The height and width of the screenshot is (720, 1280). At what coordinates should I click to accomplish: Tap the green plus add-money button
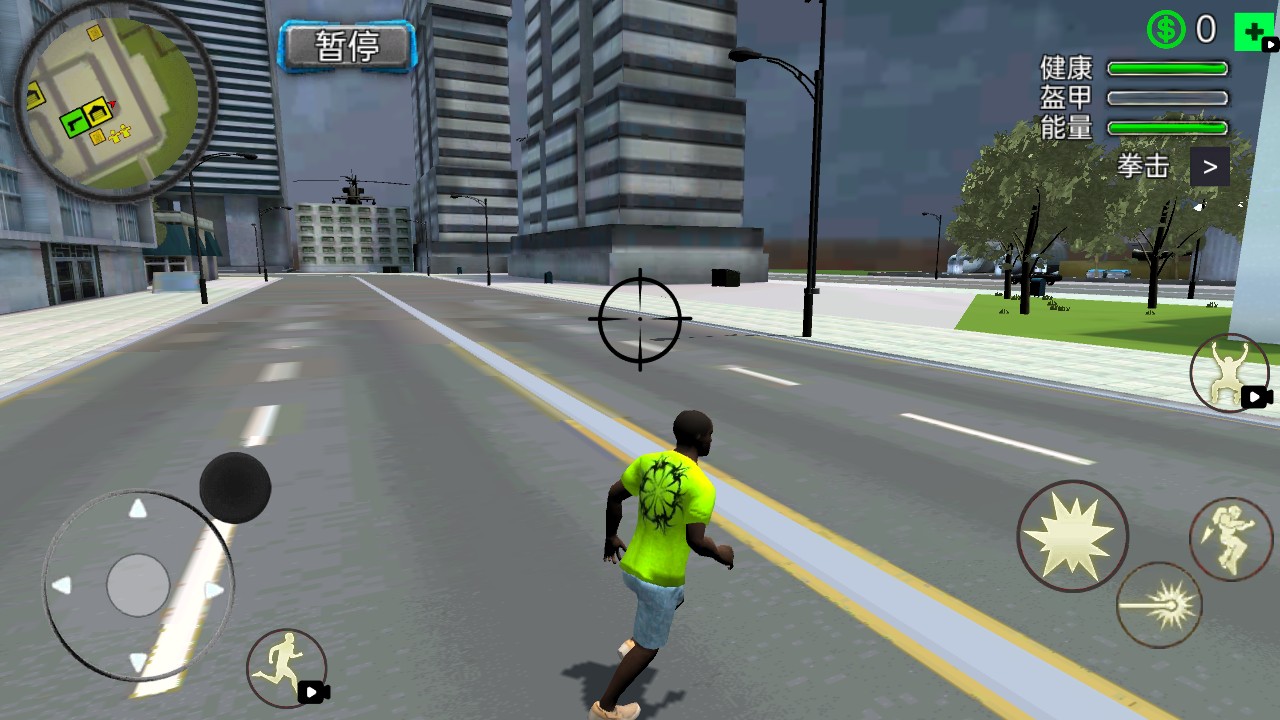pos(1254,31)
